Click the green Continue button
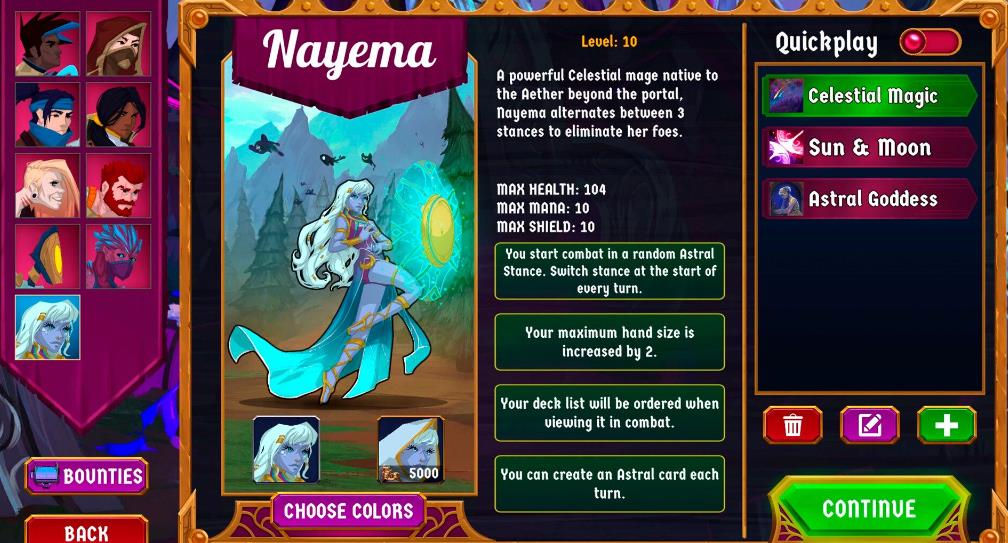Viewport: 1008px width, 543px height. (x=868, y=509)
